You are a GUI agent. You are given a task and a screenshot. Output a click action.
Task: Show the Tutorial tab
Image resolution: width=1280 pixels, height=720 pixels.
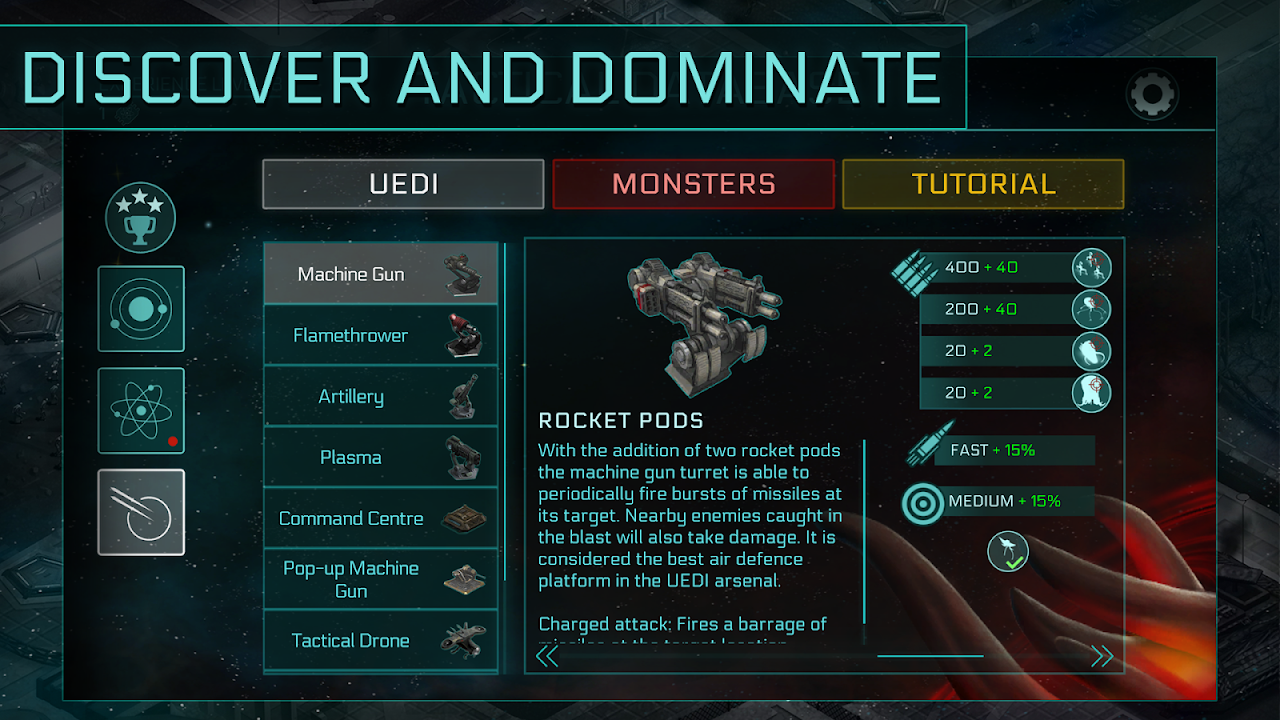click(x=983, y=184)
